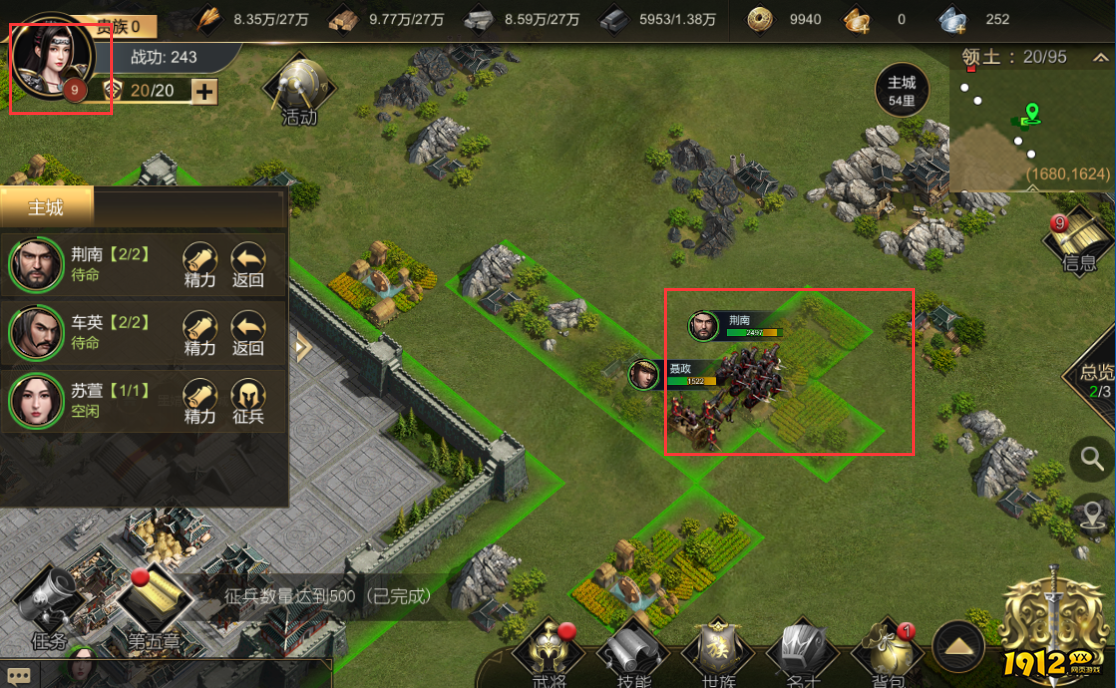Open 精力 for general 车英

200,333
